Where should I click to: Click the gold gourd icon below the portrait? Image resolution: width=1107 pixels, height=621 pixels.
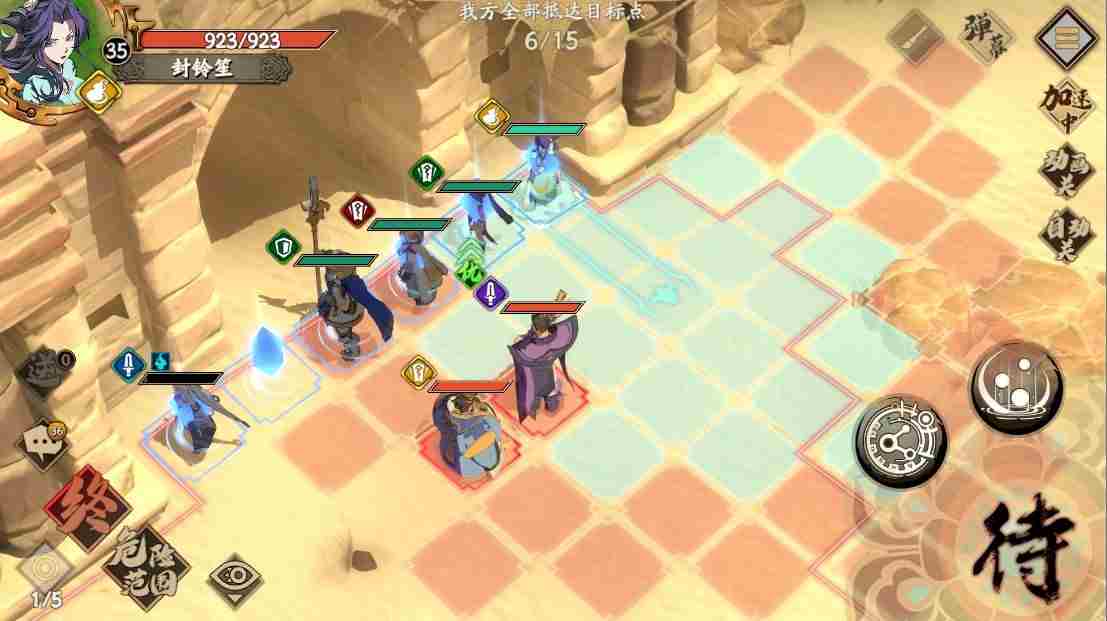click(99, 93)
